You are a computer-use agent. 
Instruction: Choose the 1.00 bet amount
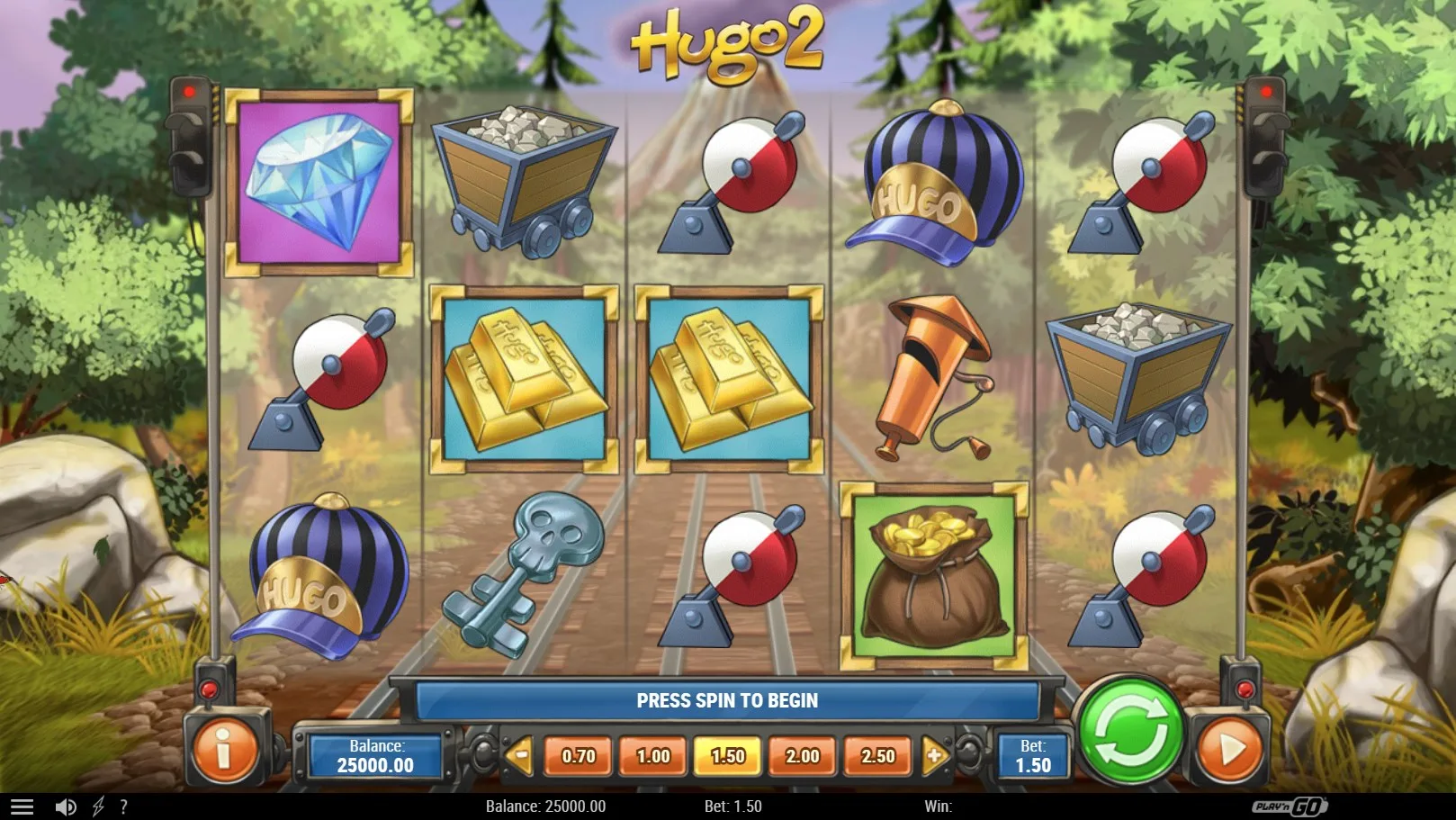653,756
